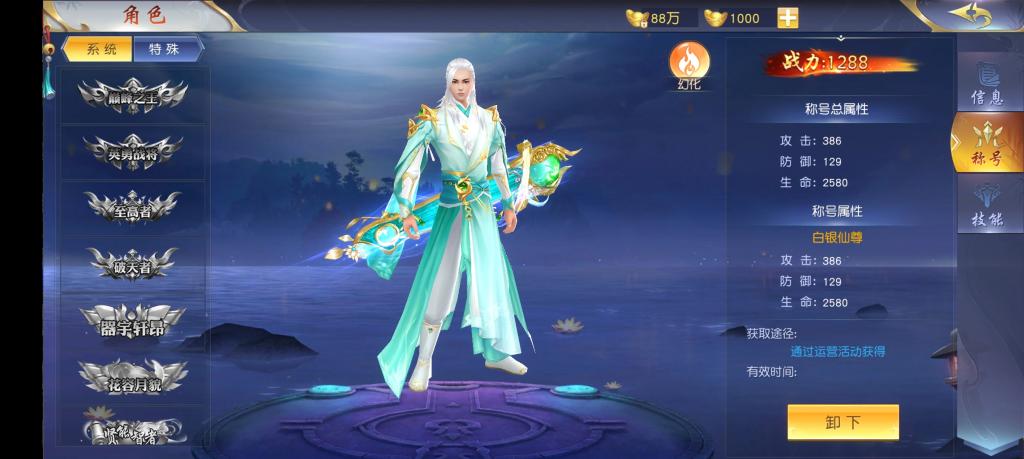Follow the 通过运营活动获得 link
Viewport: 1024px width, 459px height.
click(837, 352)
